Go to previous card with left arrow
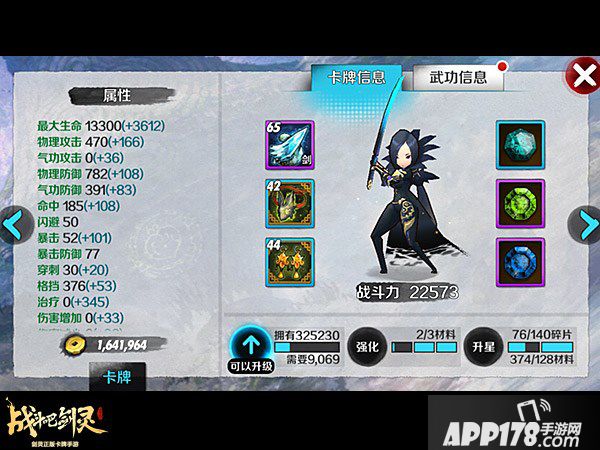Image resolution: width=600 pixels, height=450 pixels. coord(14,224)
